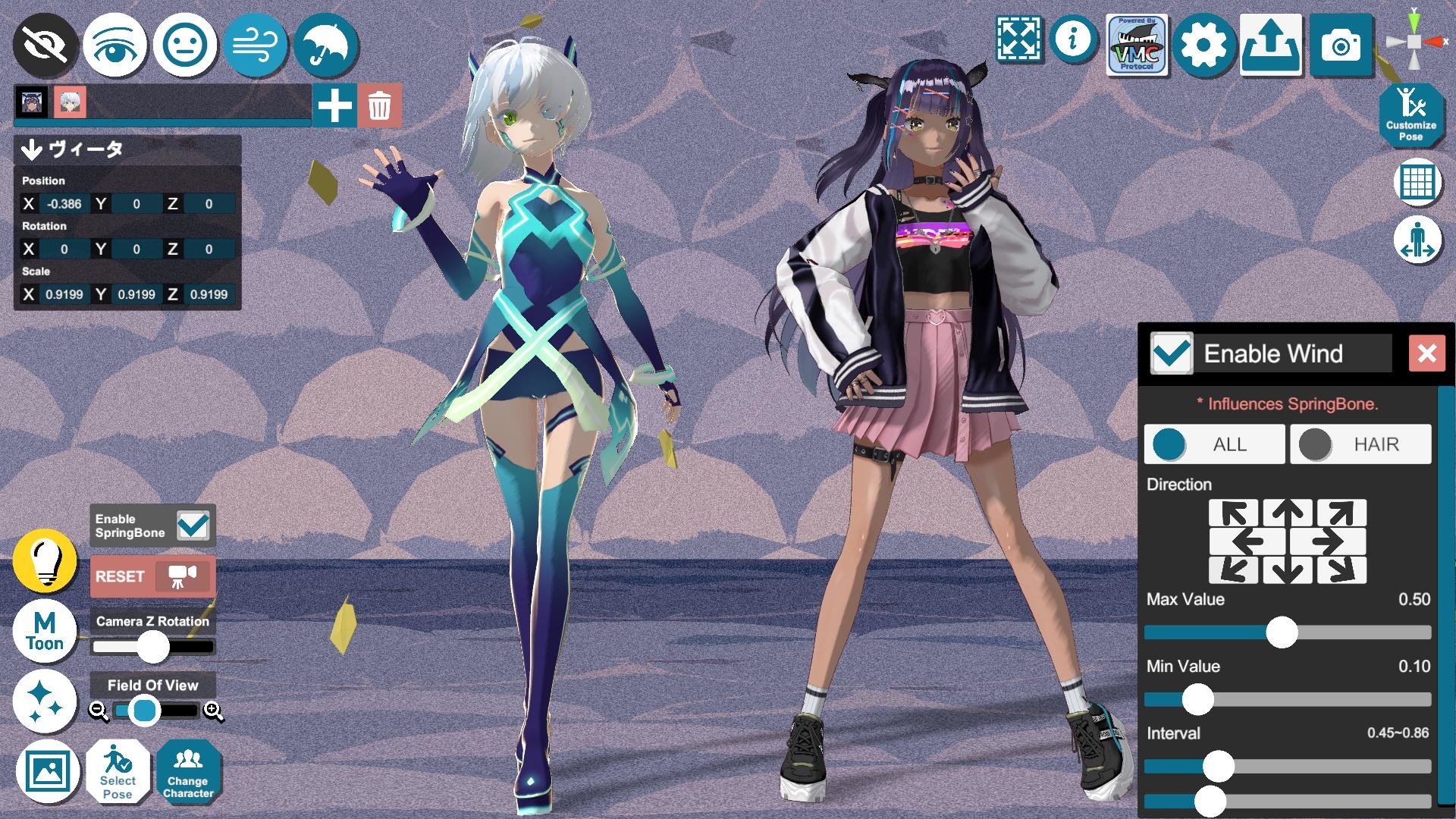This screenshot has height=819, width=1456.
Task: Uncheck the Enable Wind checkbox
Action: point(1170,353)
